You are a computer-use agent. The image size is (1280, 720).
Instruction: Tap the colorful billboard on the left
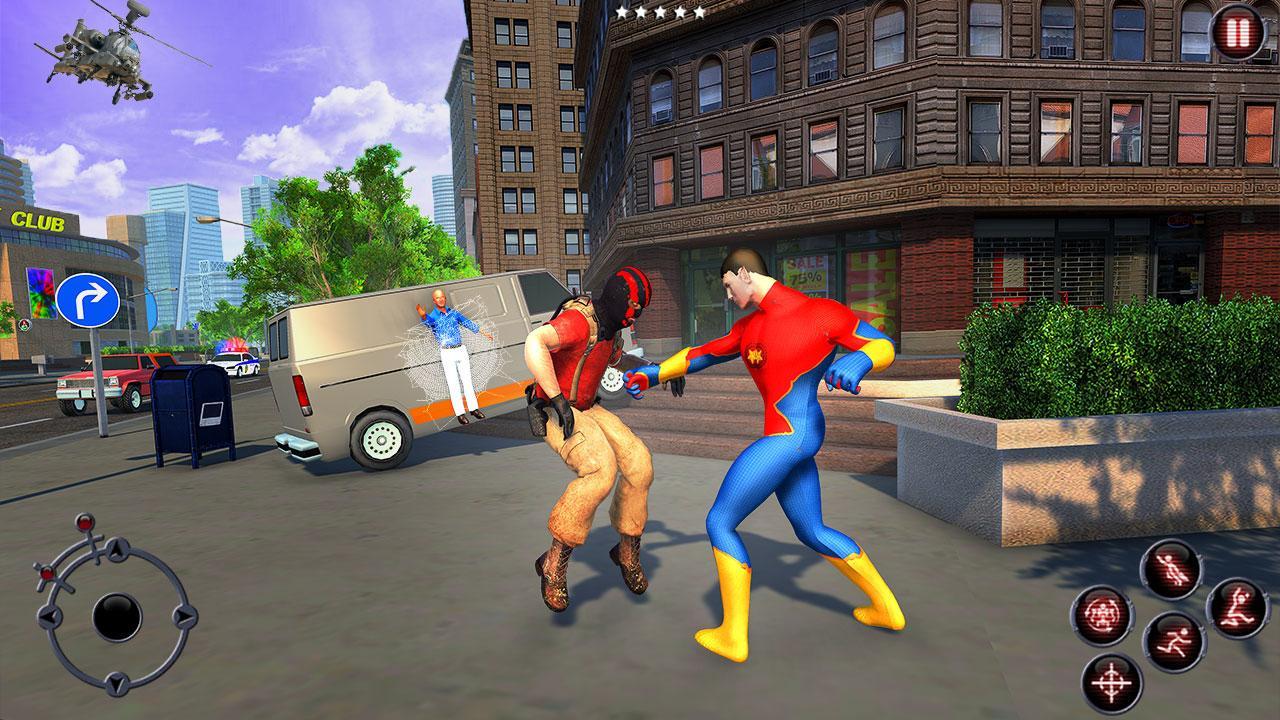pos(42,290)
